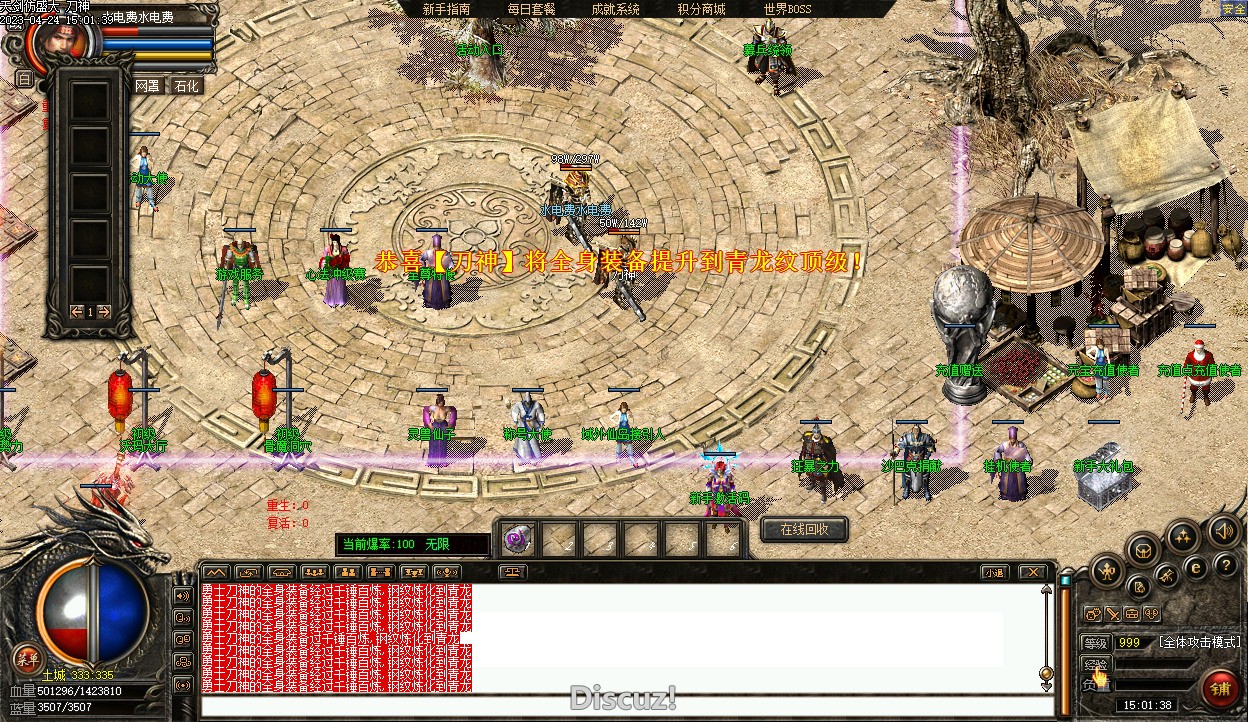Open the 新手指南 beginner guide menu

pyautogui.click(x=446, y=9)
